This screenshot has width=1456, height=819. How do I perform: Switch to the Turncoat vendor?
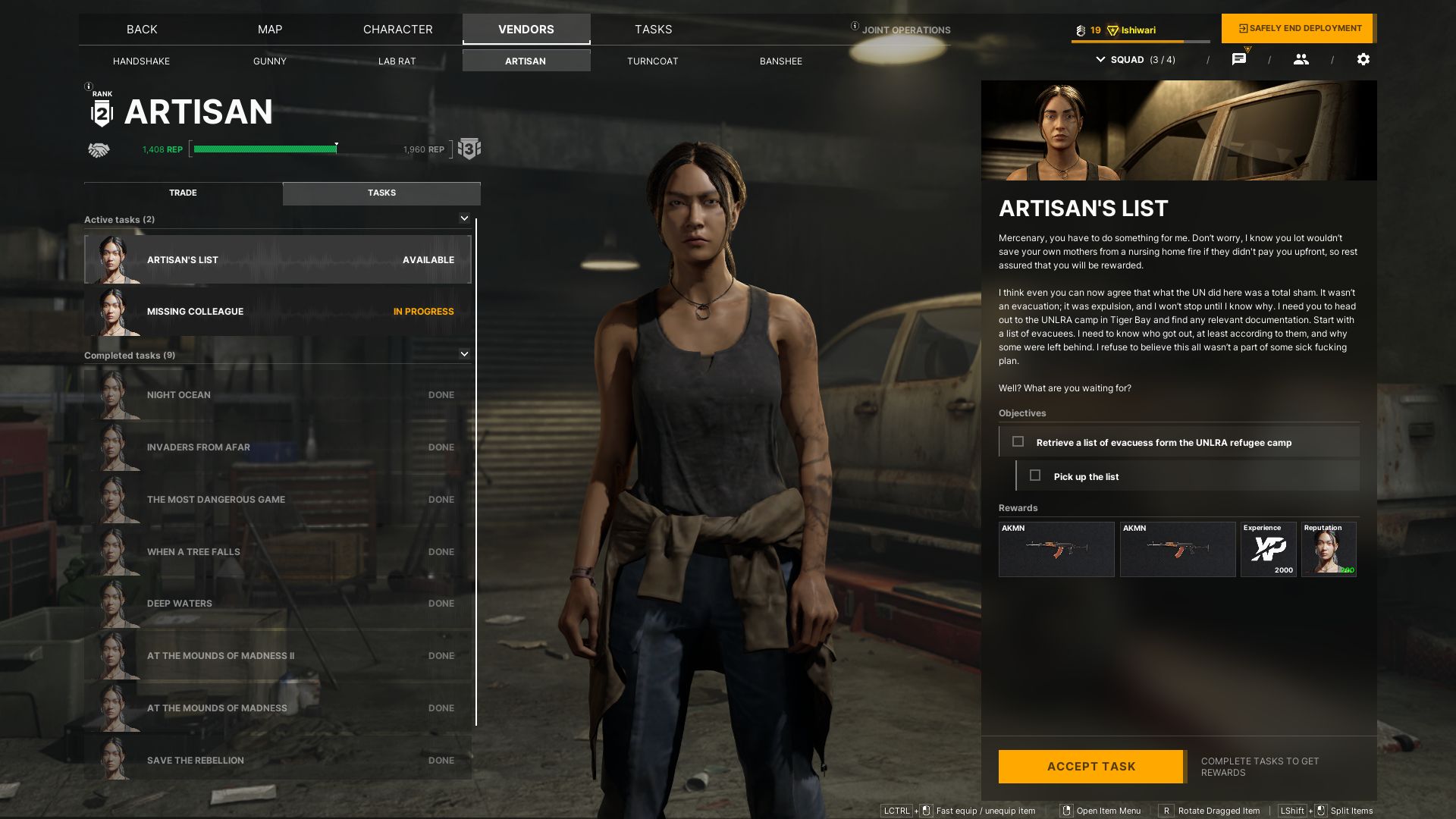pos(652,61)
